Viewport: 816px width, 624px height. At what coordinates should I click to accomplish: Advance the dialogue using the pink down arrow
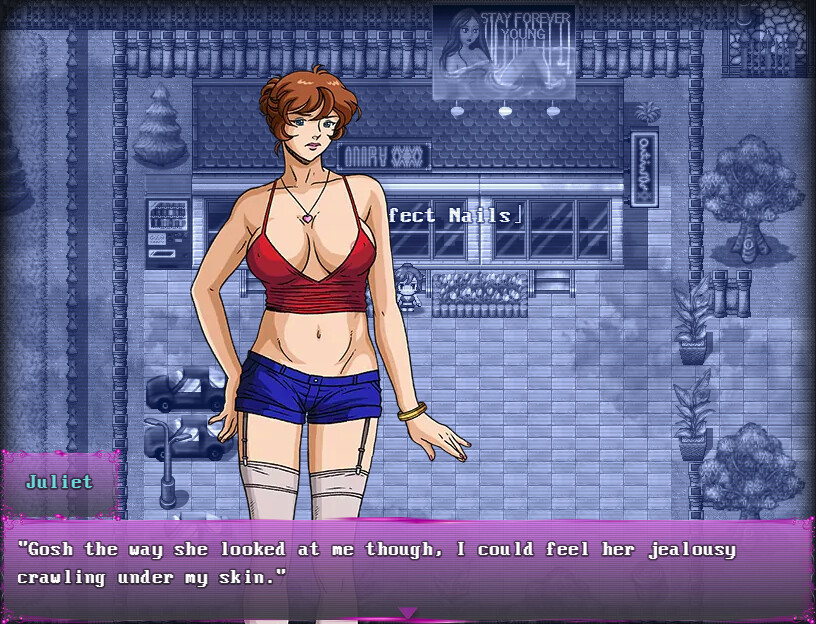tap(407, 612)
